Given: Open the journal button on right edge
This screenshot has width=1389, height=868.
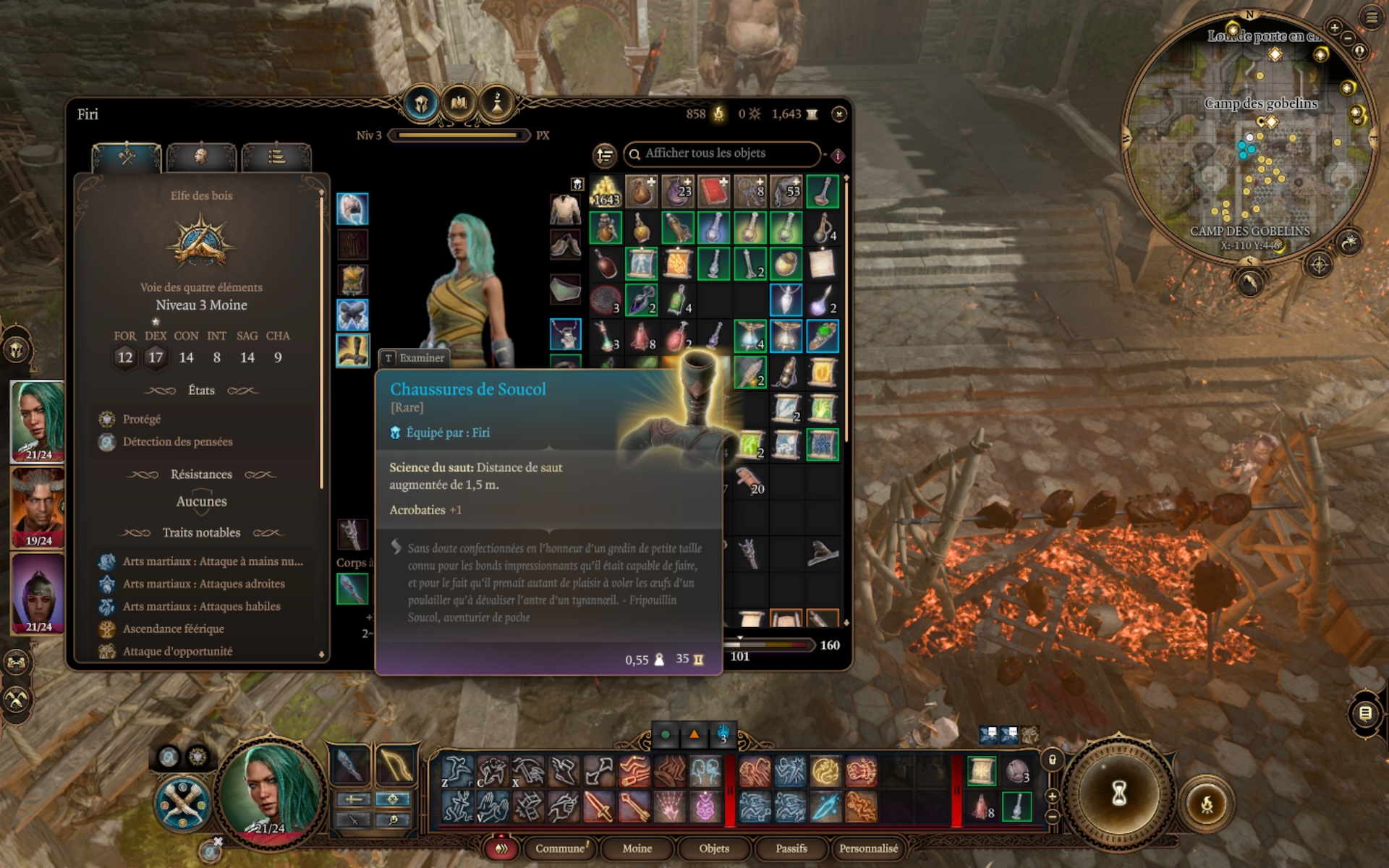Looking at the screenshot, I should point(1364,714).
